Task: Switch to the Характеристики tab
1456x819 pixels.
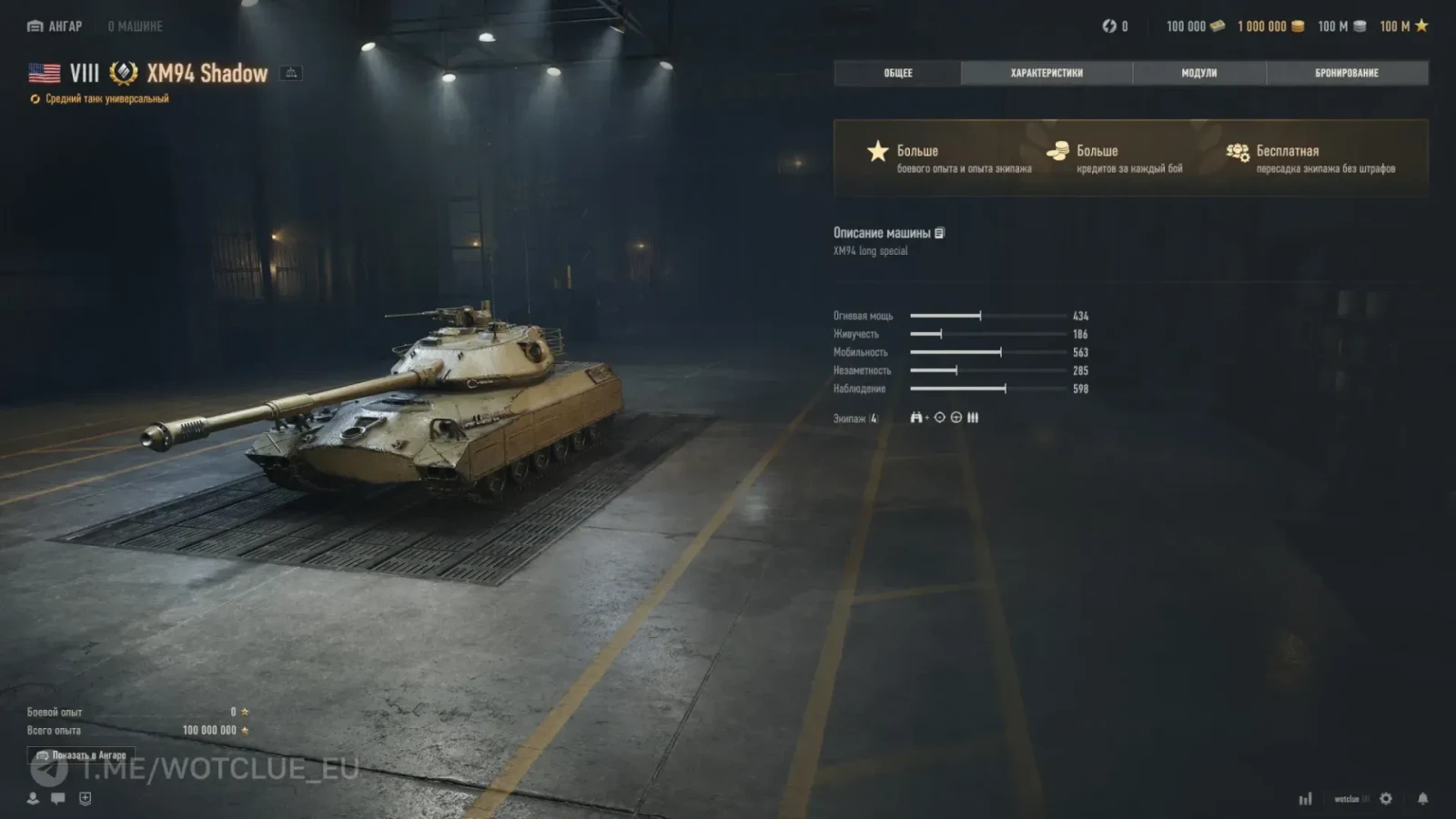Action: pyautogui.click(x=1046, y=73)
